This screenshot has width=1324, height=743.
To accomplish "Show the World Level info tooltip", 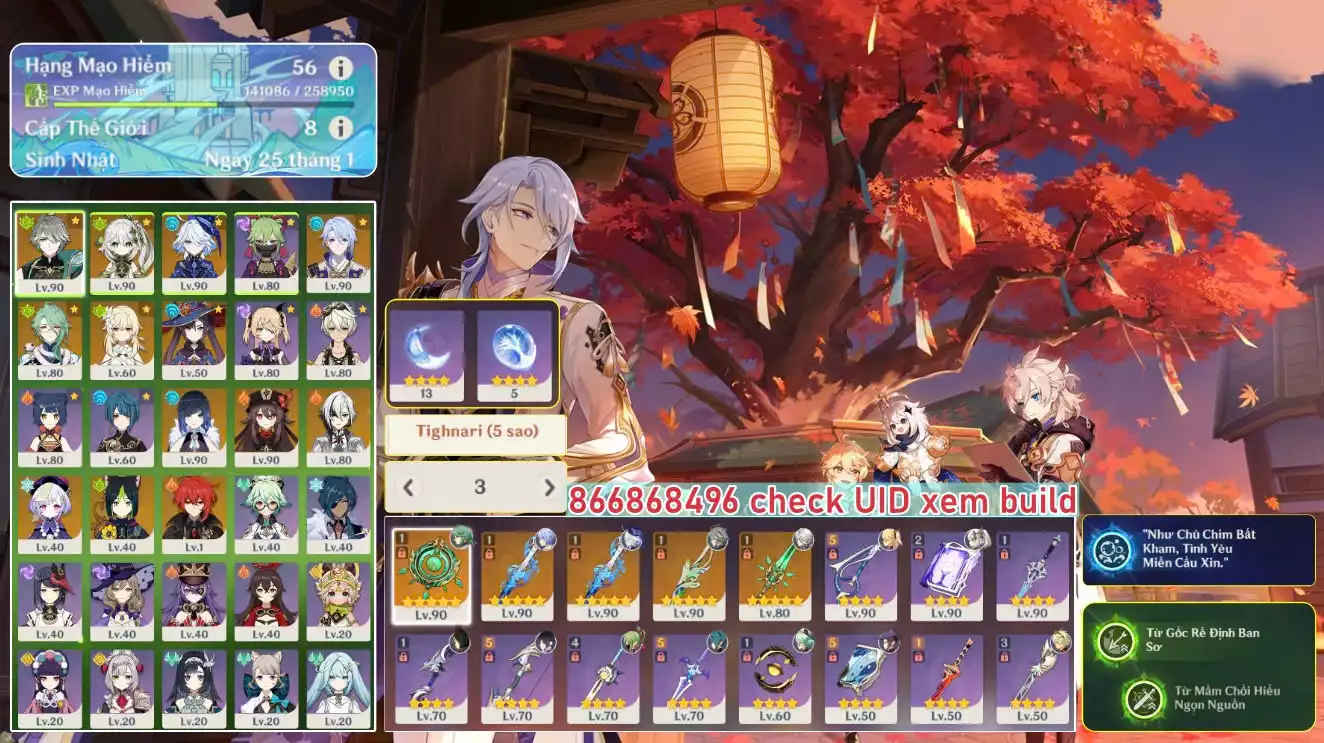I will 341,128.
